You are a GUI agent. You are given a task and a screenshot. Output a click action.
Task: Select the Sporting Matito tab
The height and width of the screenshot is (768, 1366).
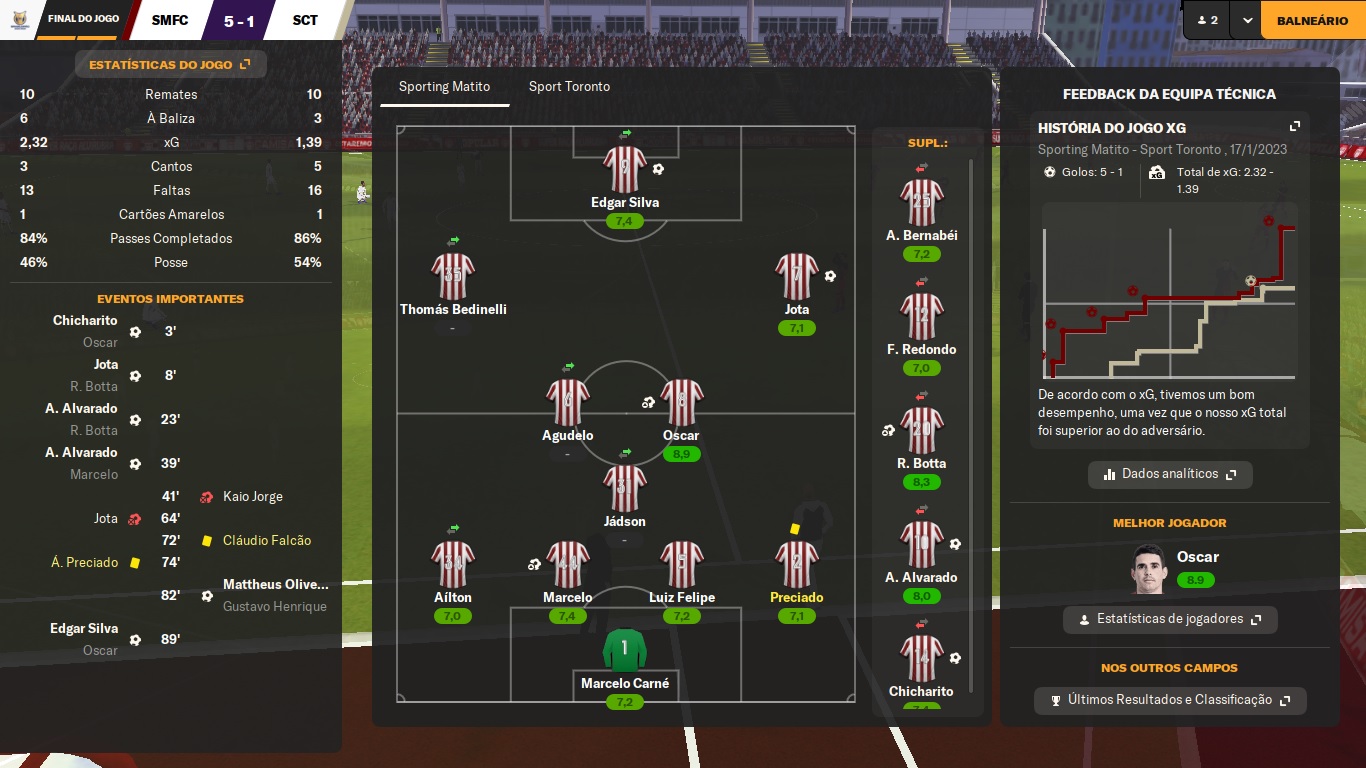point(444,87)
